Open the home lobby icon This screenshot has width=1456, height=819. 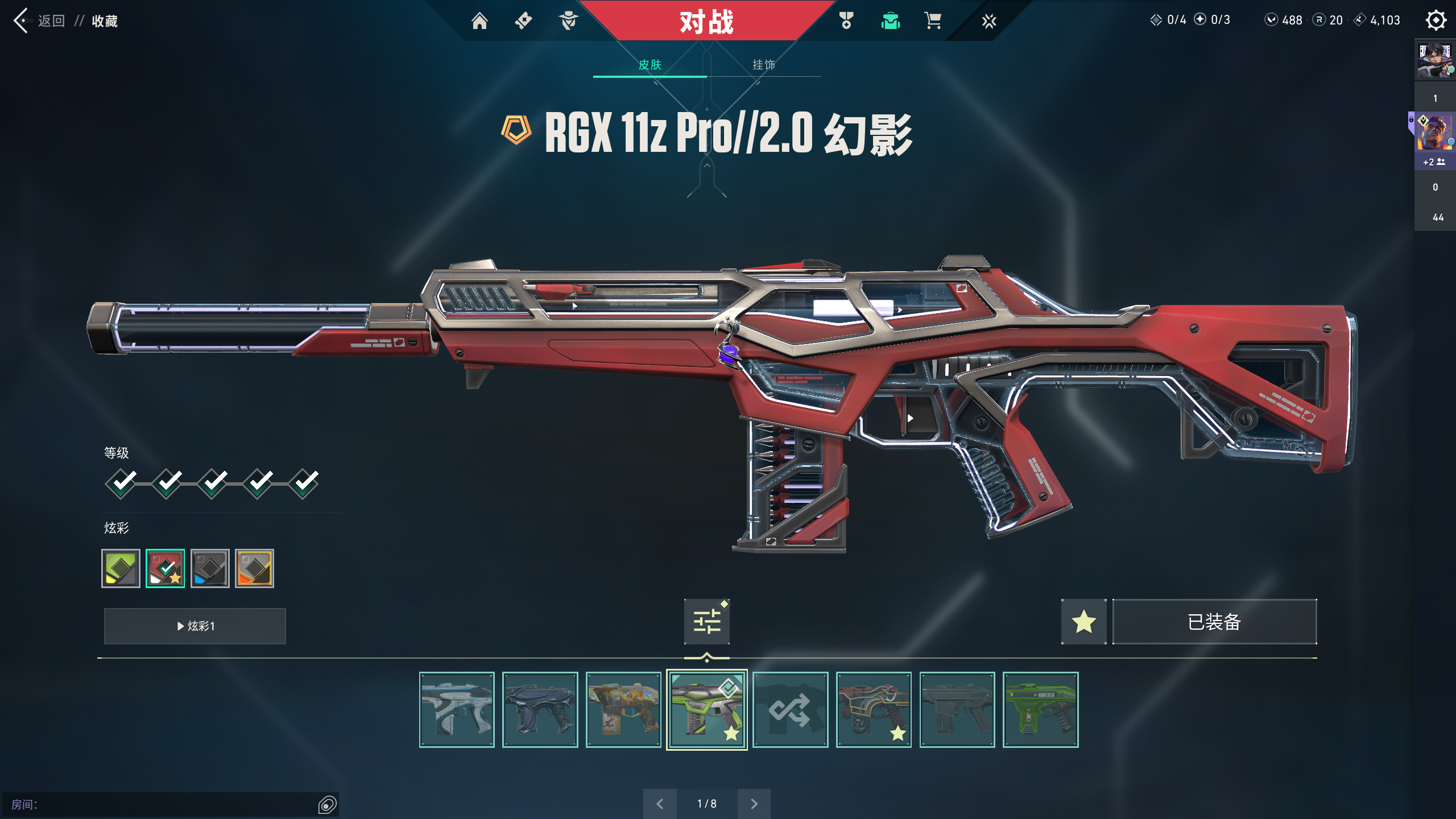[479, 21]
